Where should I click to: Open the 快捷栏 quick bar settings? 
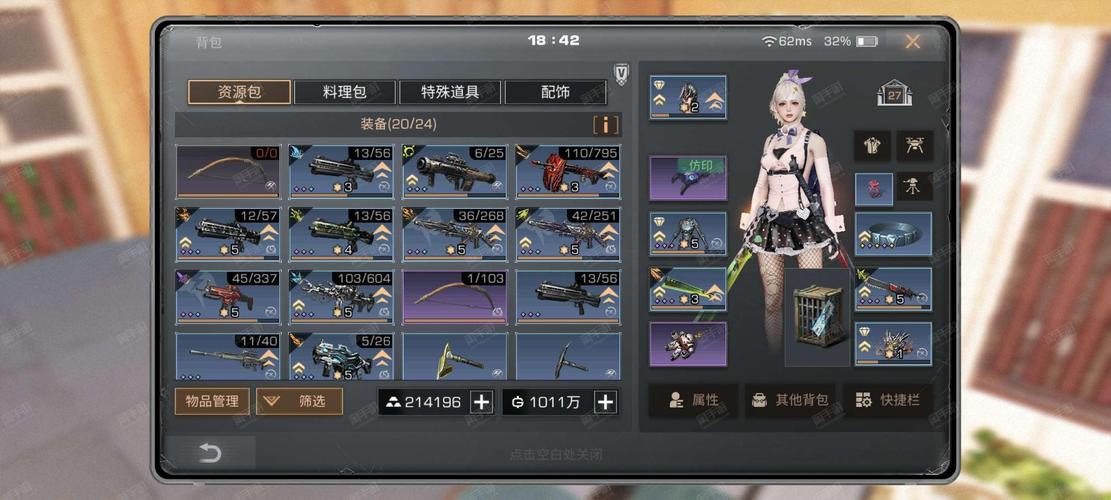pos(888,400)
